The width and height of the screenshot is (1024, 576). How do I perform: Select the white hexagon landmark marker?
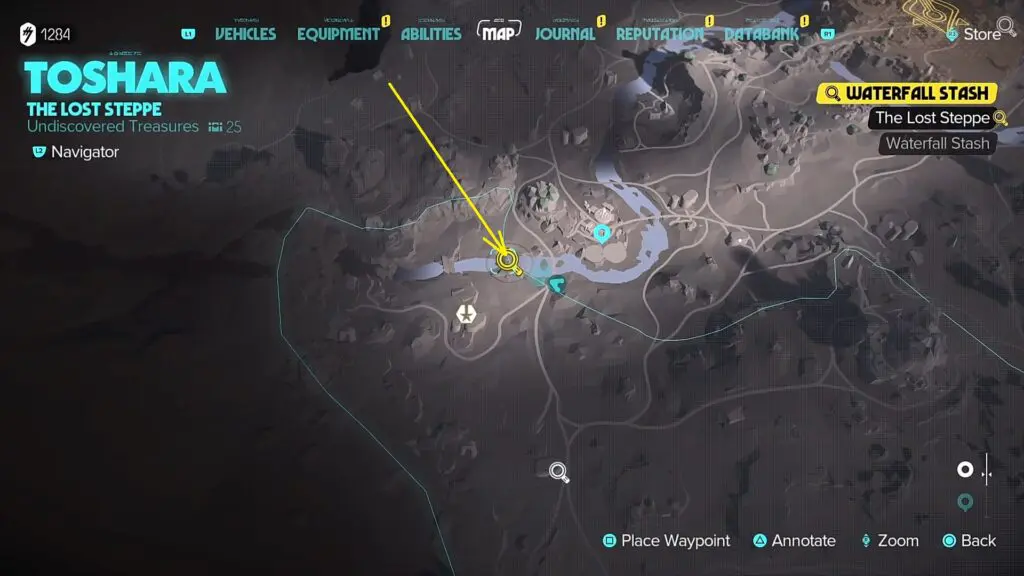click(x=466, y=315)
